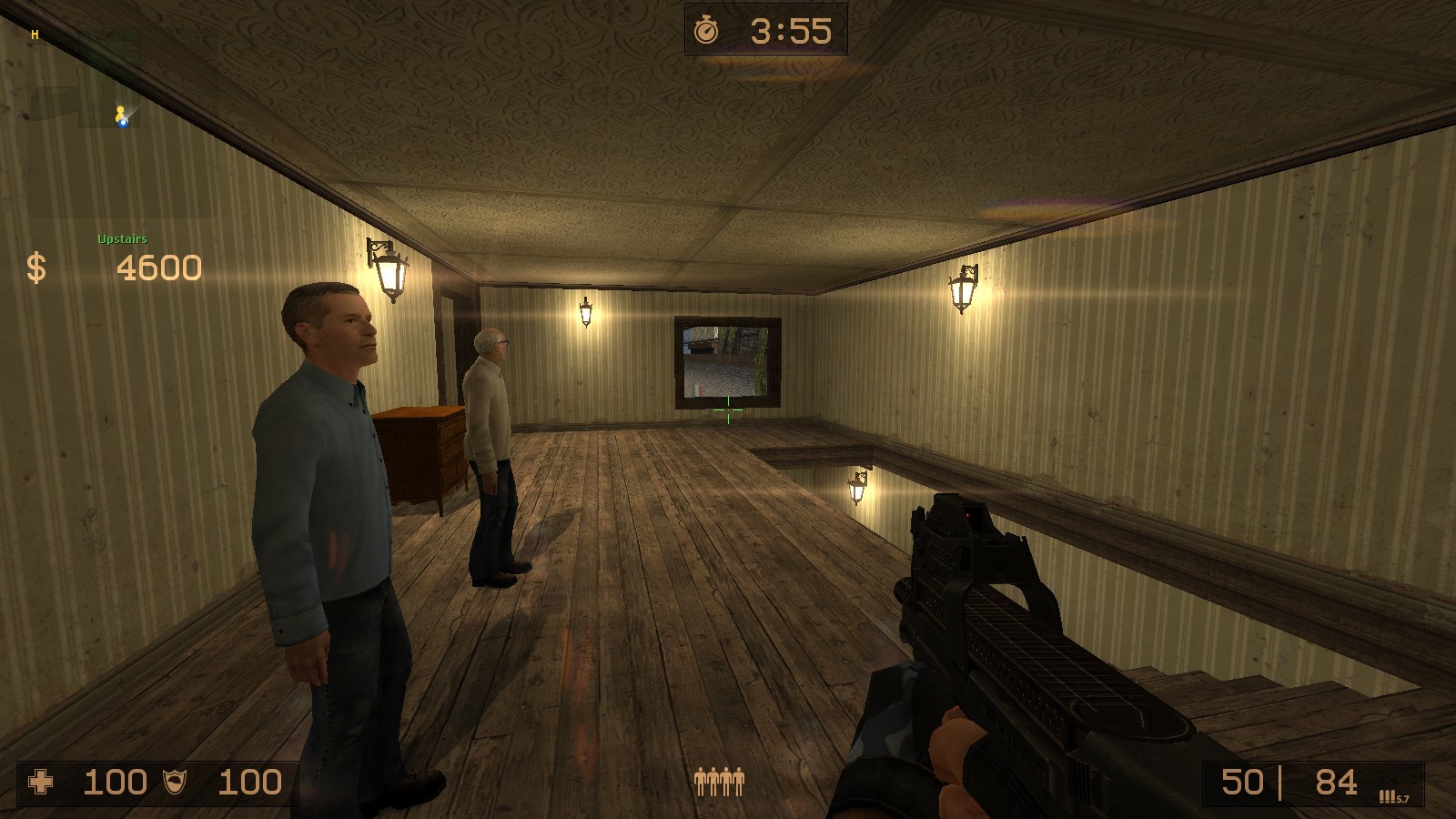Select the Upstairs location label
Viewport: 1456px width, 819px height.
122,240
